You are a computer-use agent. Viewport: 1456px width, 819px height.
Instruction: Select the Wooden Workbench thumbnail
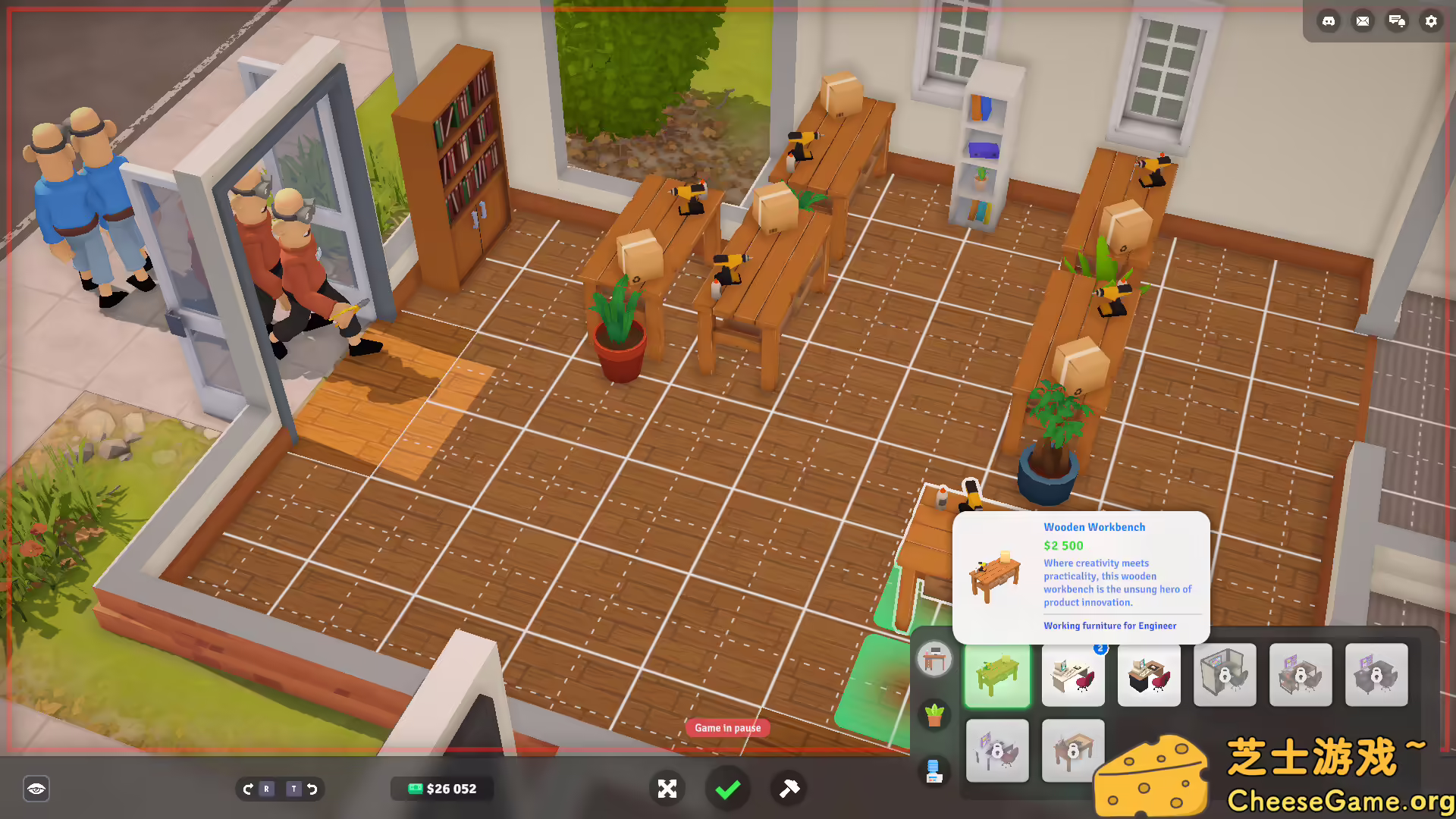tap(997, 675)
